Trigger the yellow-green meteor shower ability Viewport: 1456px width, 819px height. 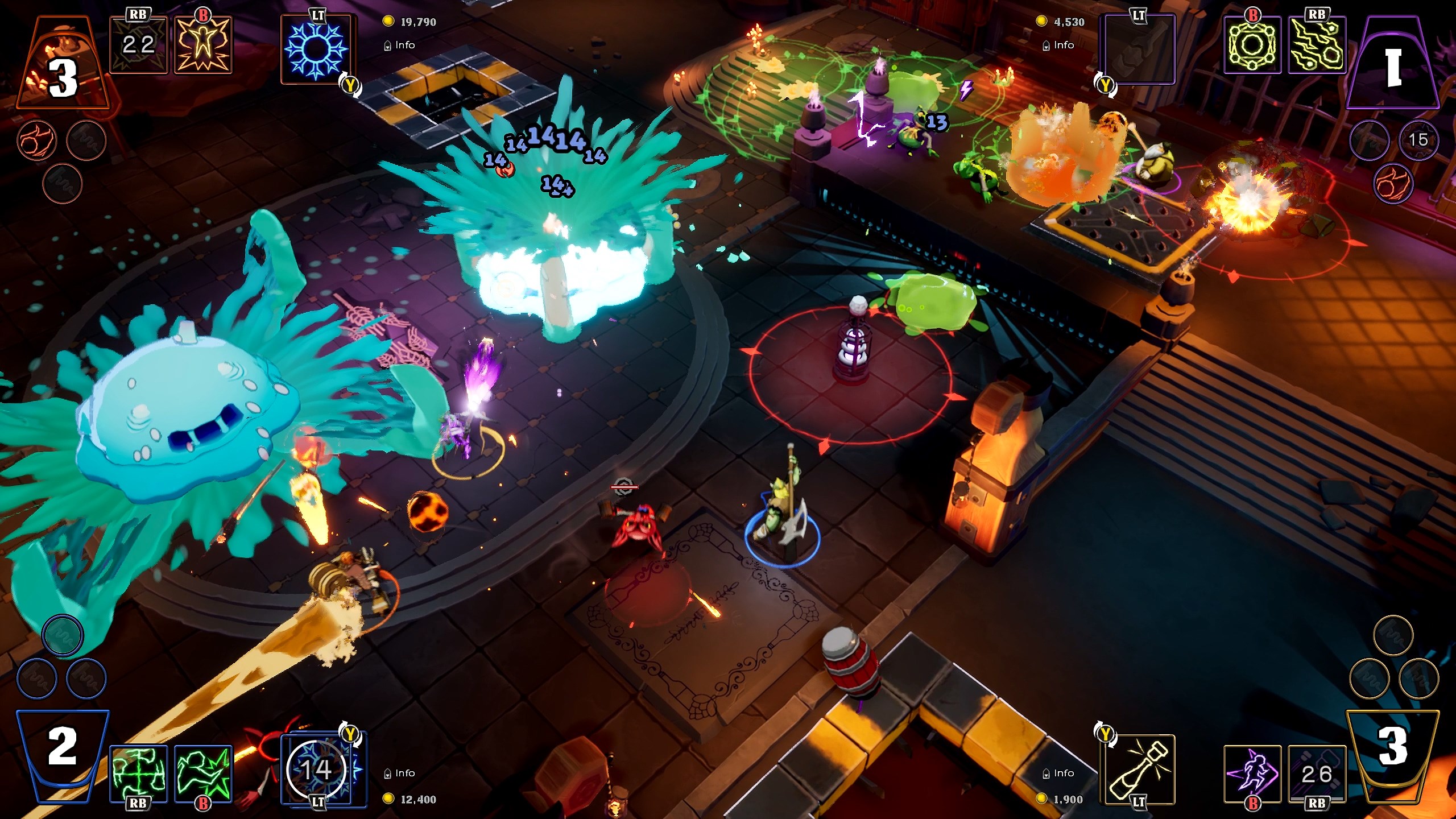1317,45
